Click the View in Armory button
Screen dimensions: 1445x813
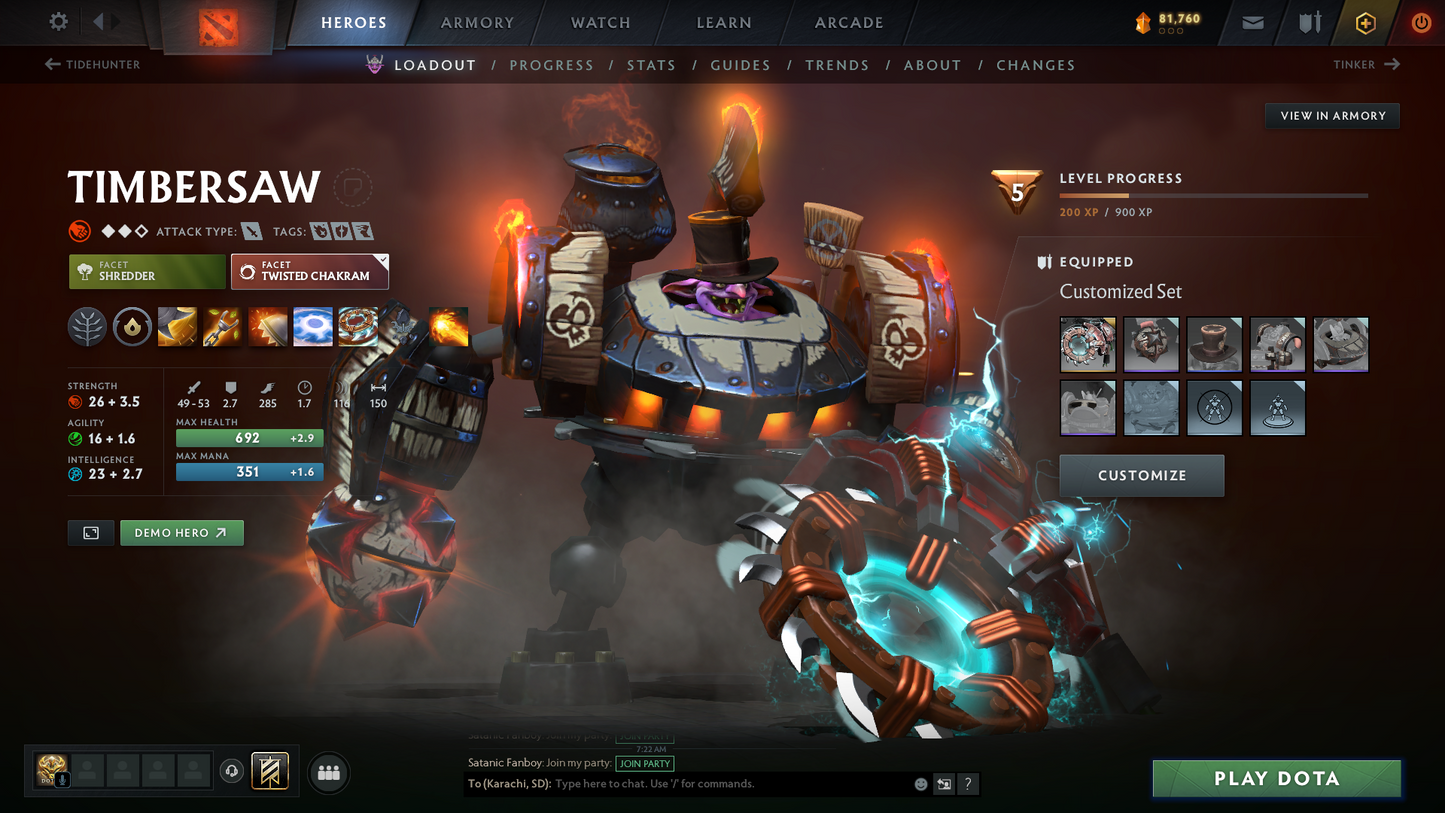1332,116
